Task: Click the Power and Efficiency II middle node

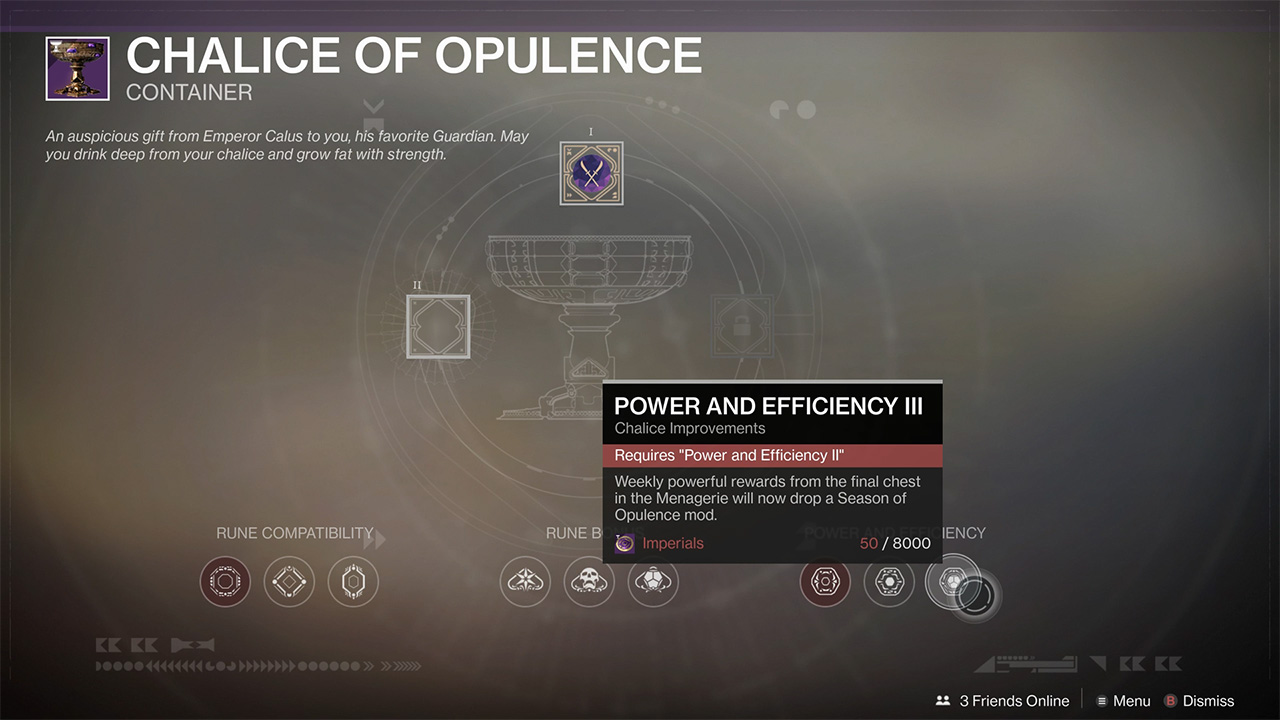Action: (x=888, y=581)
